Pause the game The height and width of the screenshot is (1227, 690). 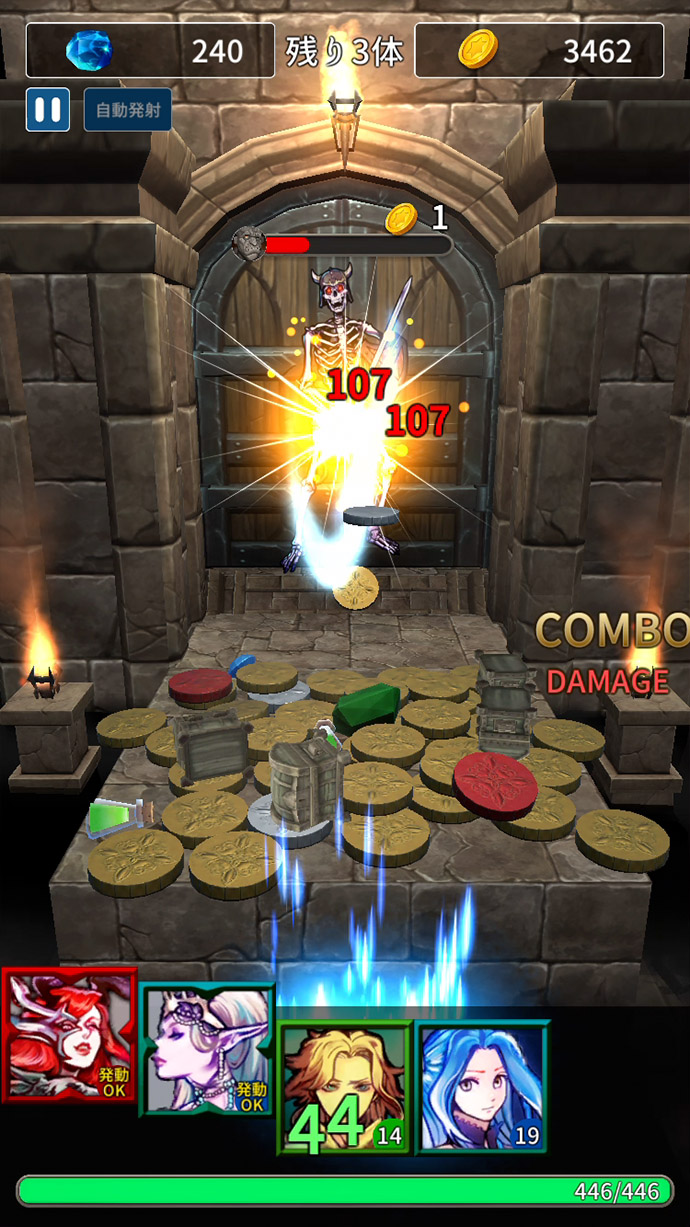pos(48,110)
